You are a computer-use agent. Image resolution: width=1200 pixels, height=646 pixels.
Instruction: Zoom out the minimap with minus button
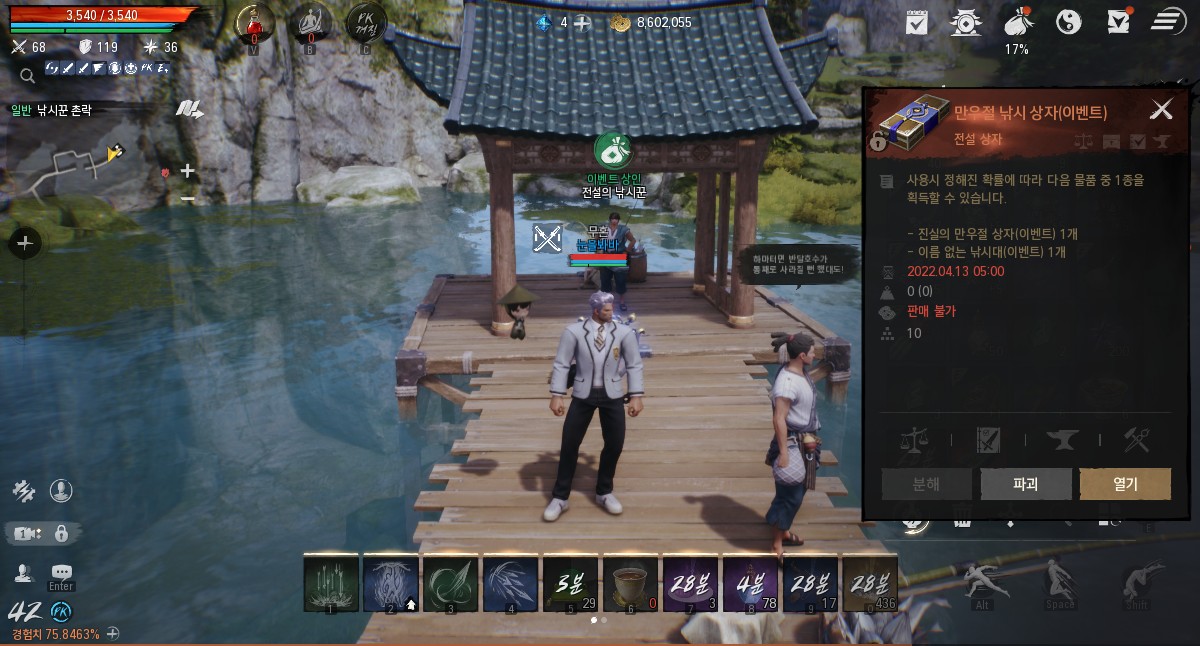tap(187, 198)
